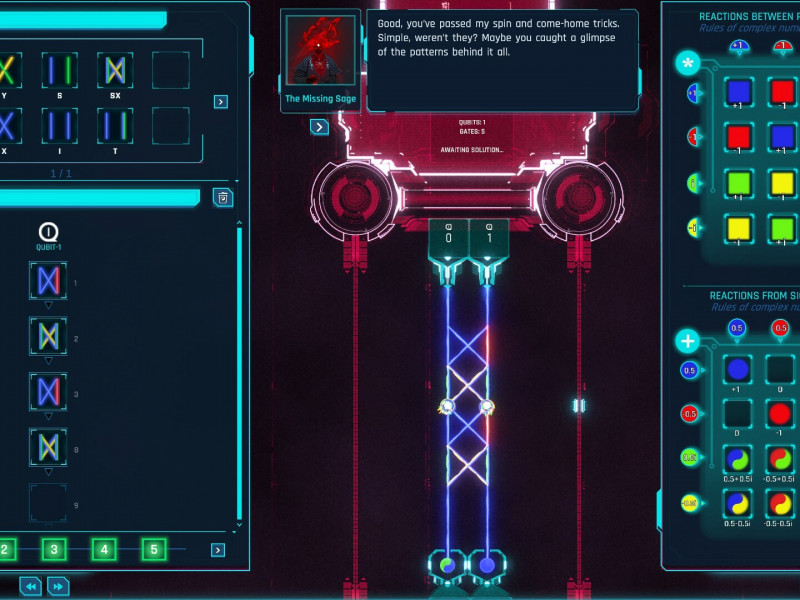Fast-forward the simulation playback
This screenshot has height=600, width=800.
(x=58, y=586)
